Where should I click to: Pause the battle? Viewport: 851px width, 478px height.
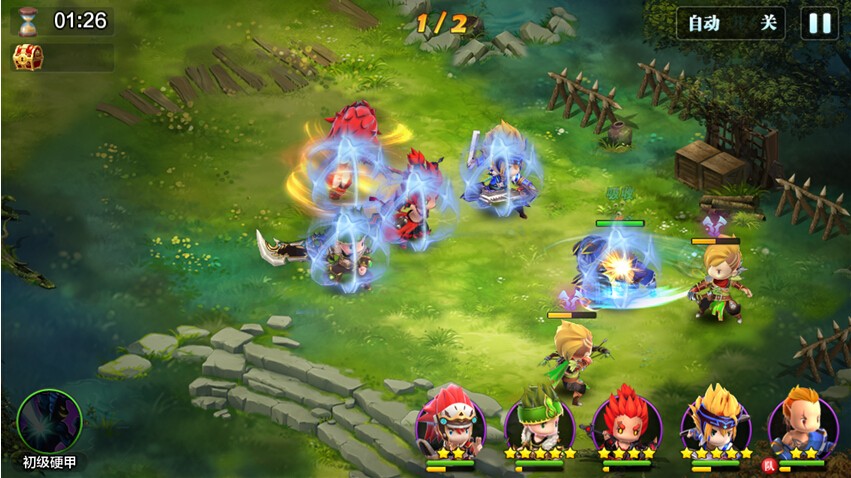tap(820, 23)
